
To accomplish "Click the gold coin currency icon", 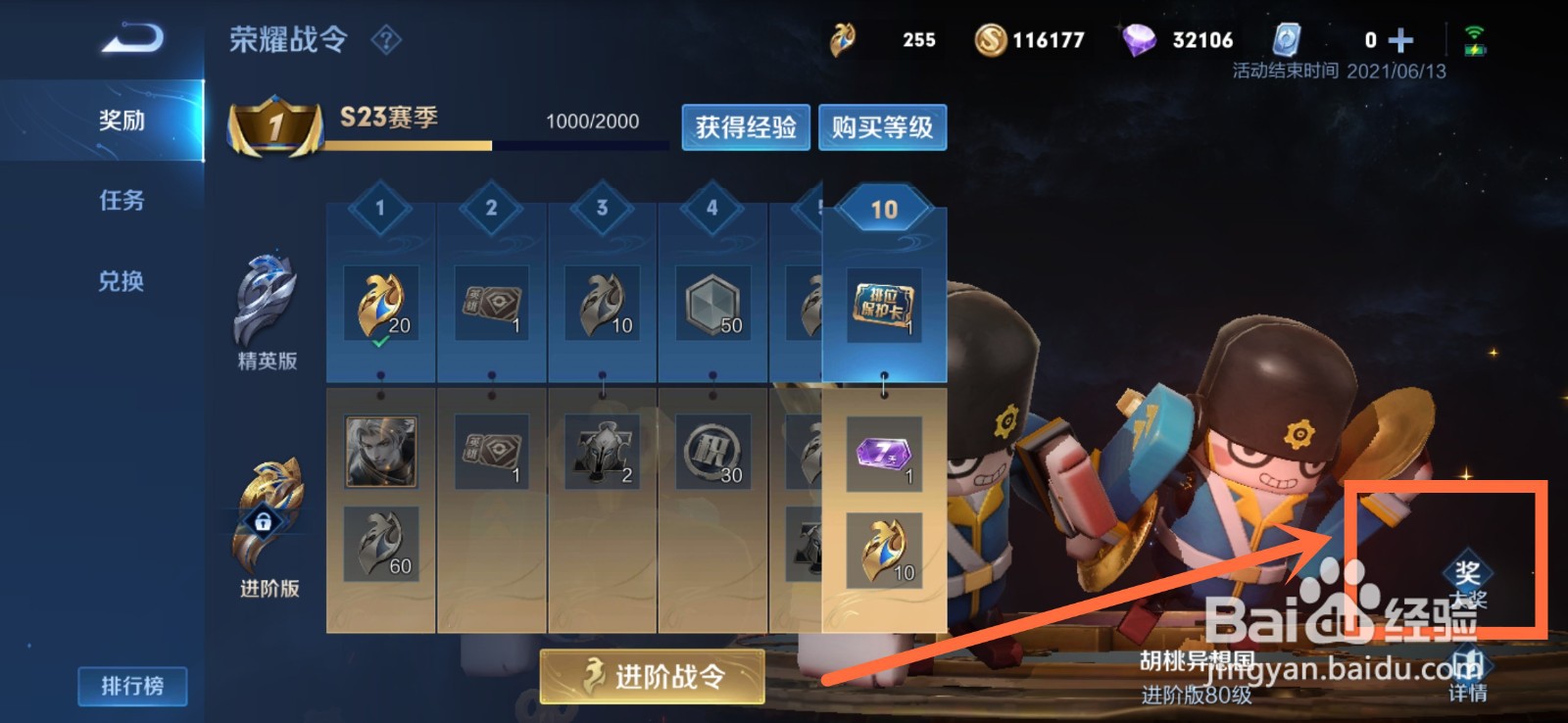I will (990, 40).
